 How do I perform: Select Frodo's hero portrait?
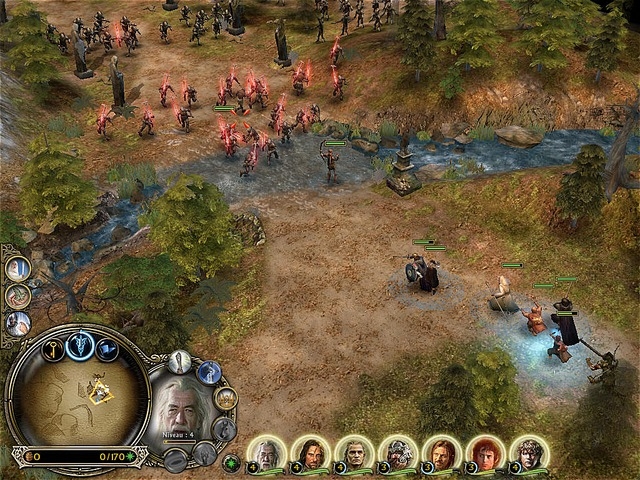click(x=486, y=454)
